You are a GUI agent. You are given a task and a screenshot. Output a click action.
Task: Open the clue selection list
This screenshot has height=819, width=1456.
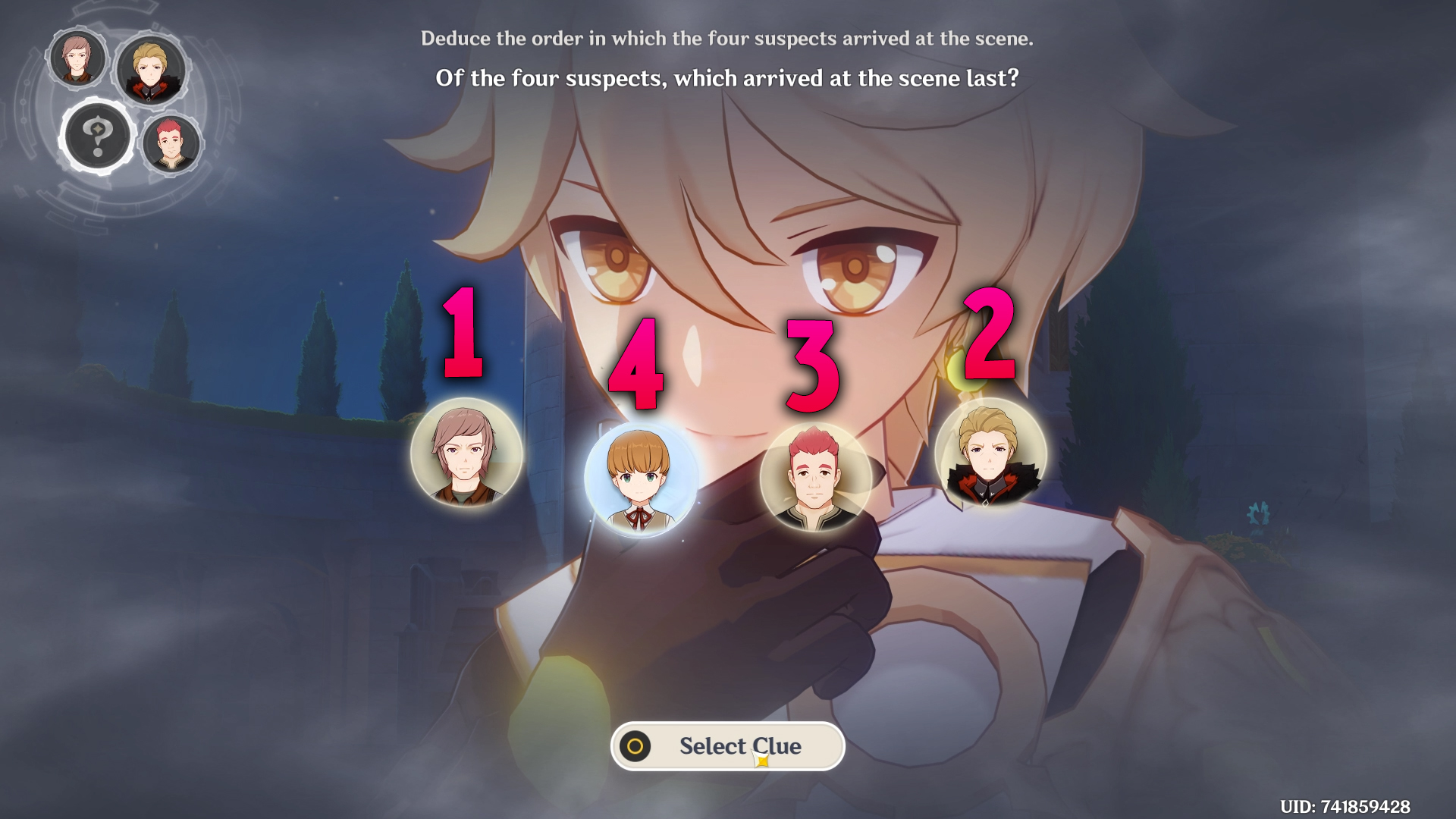(728, 746)
